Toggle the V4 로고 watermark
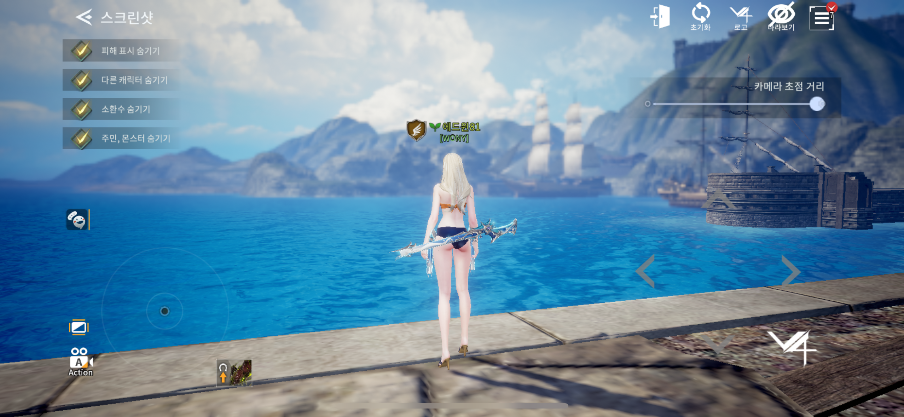The width and height of the screenshot is (904, 417). point(740,16)
